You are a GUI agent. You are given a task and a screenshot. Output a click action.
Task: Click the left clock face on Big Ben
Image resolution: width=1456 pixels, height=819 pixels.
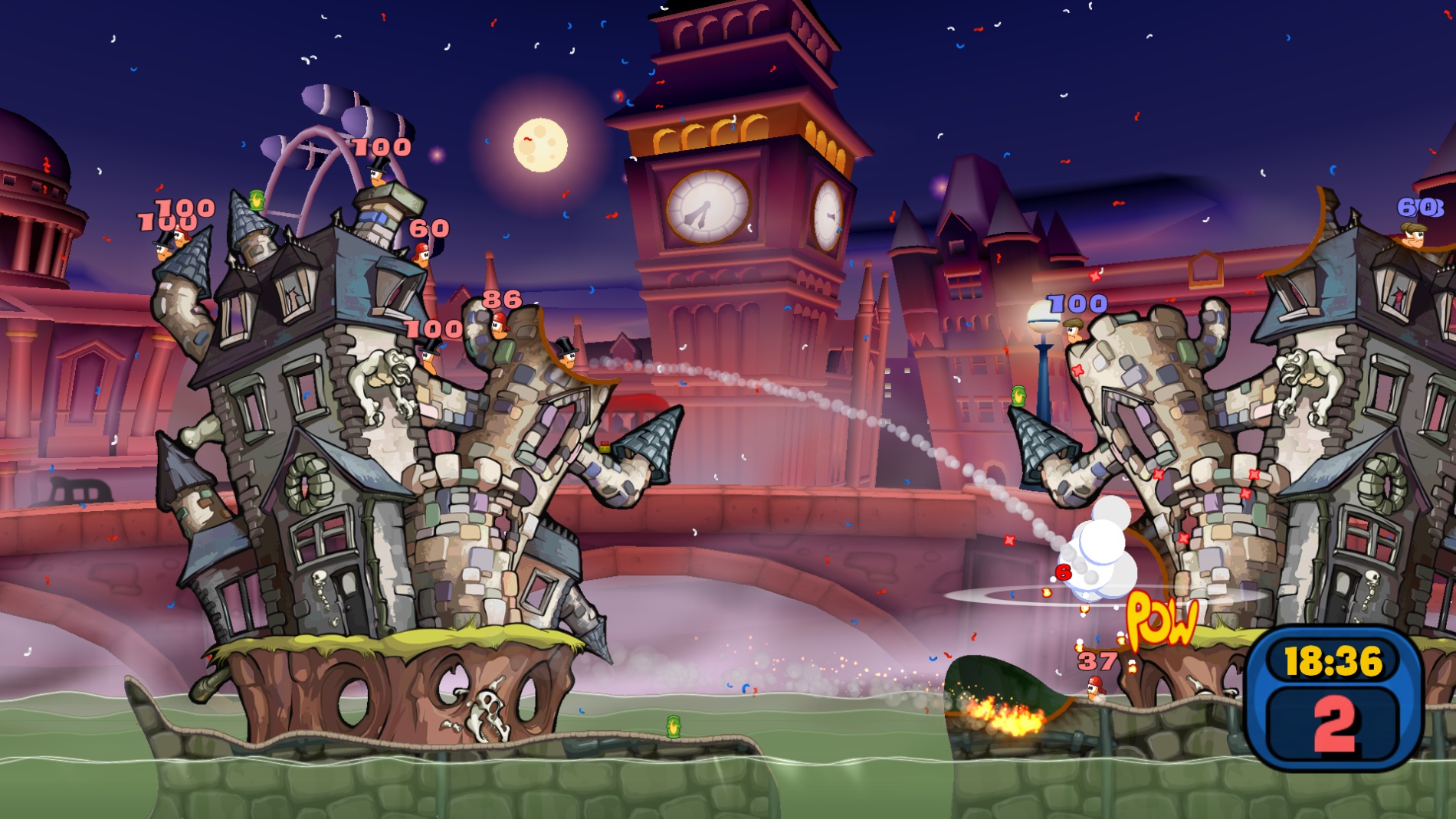[706, 209]
